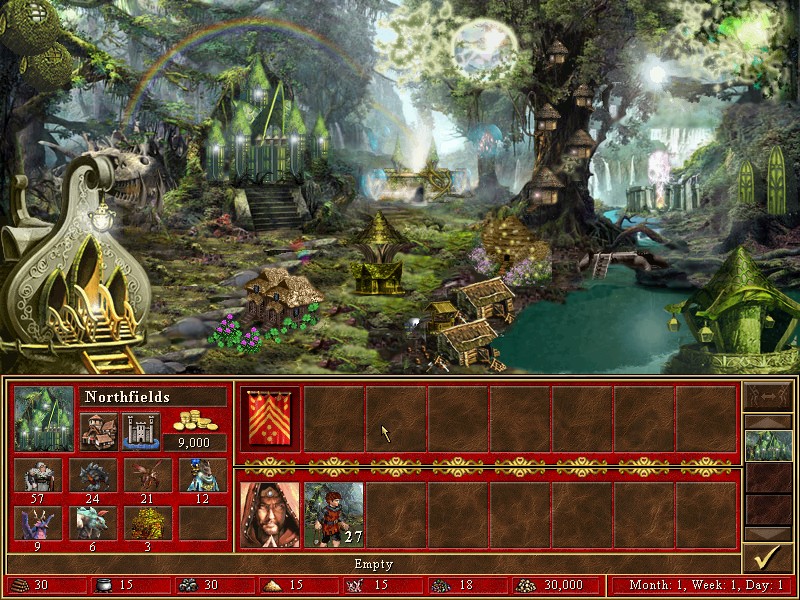
Task: Click the town list's up arrow
Action: (768, 420)
